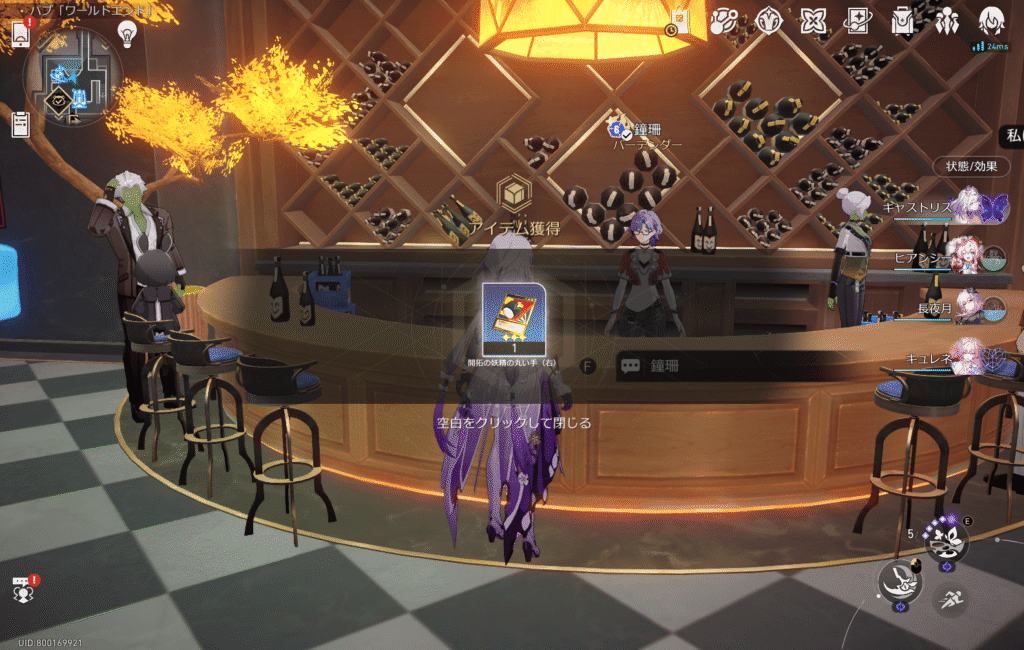The width and height of the screenshot is (1024, 650).
Task: Open the phone menu icon
Action: pos(21,35)
